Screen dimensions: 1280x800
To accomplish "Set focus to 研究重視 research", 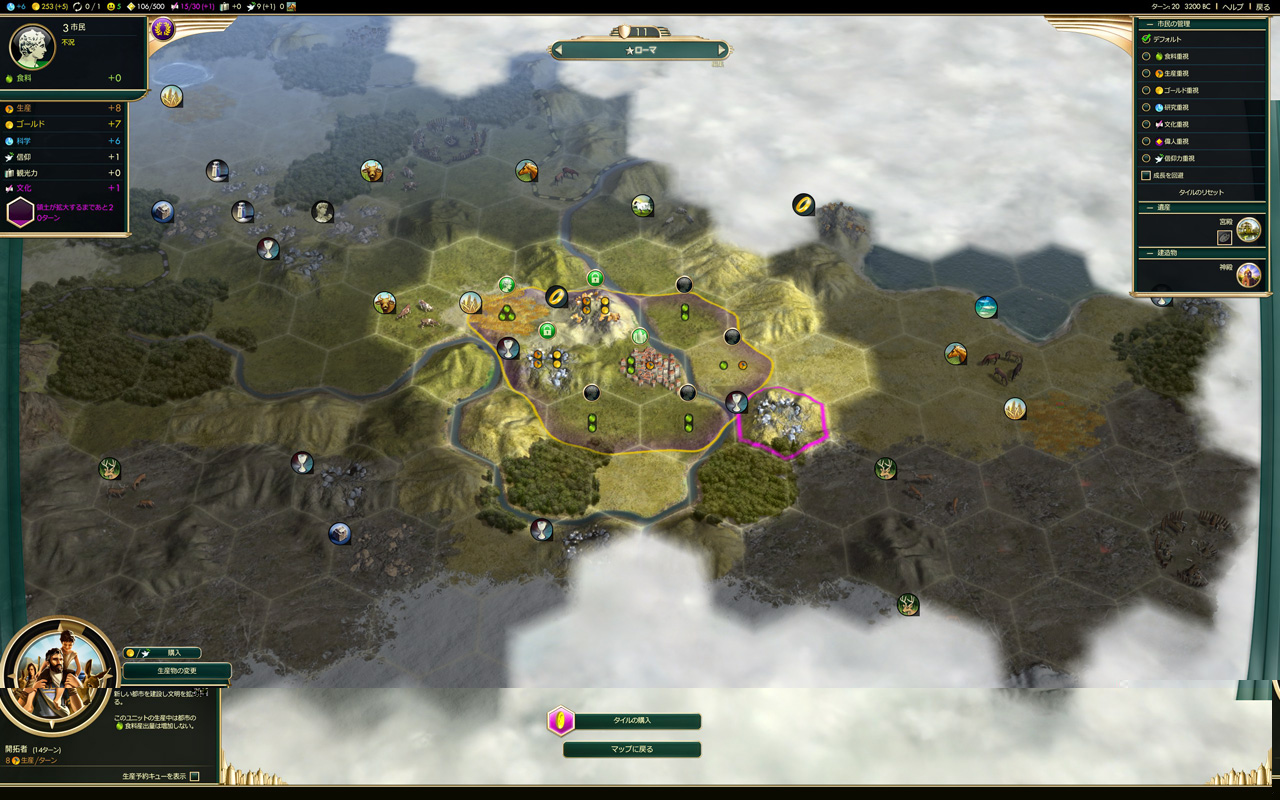I will tap(1147, 107).
